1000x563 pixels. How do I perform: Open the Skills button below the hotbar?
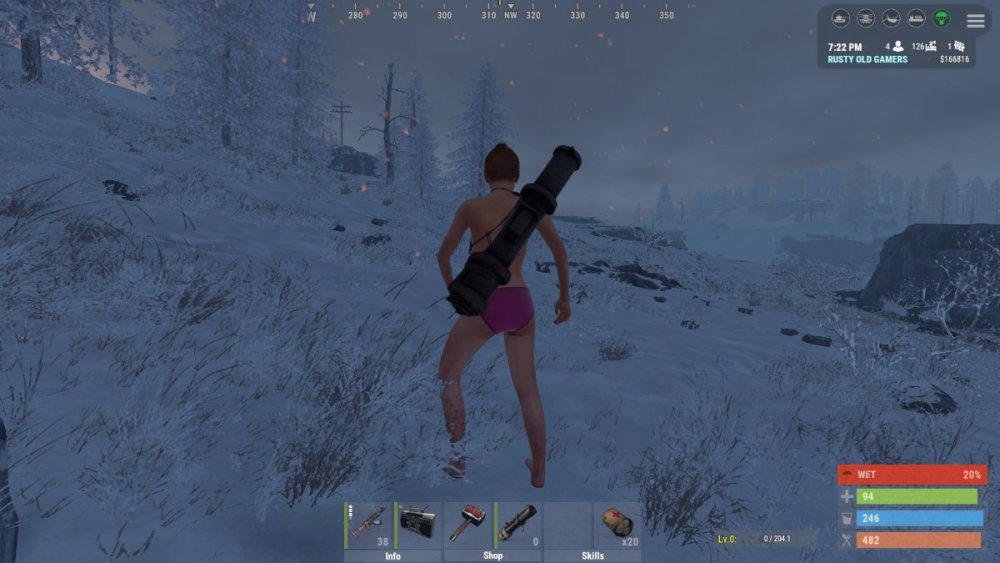tap(592, 556)
